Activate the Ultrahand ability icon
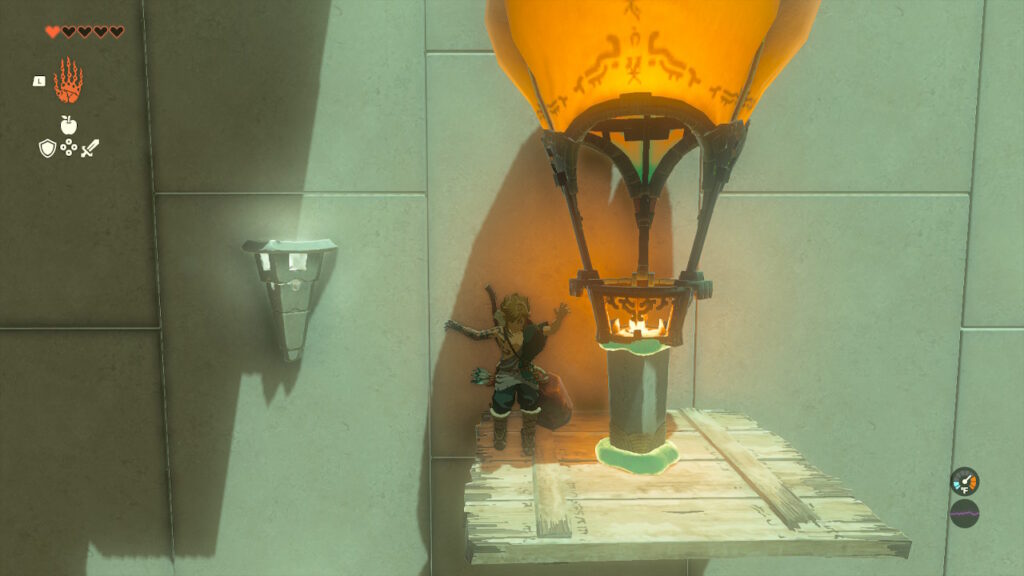 [68, 81]
